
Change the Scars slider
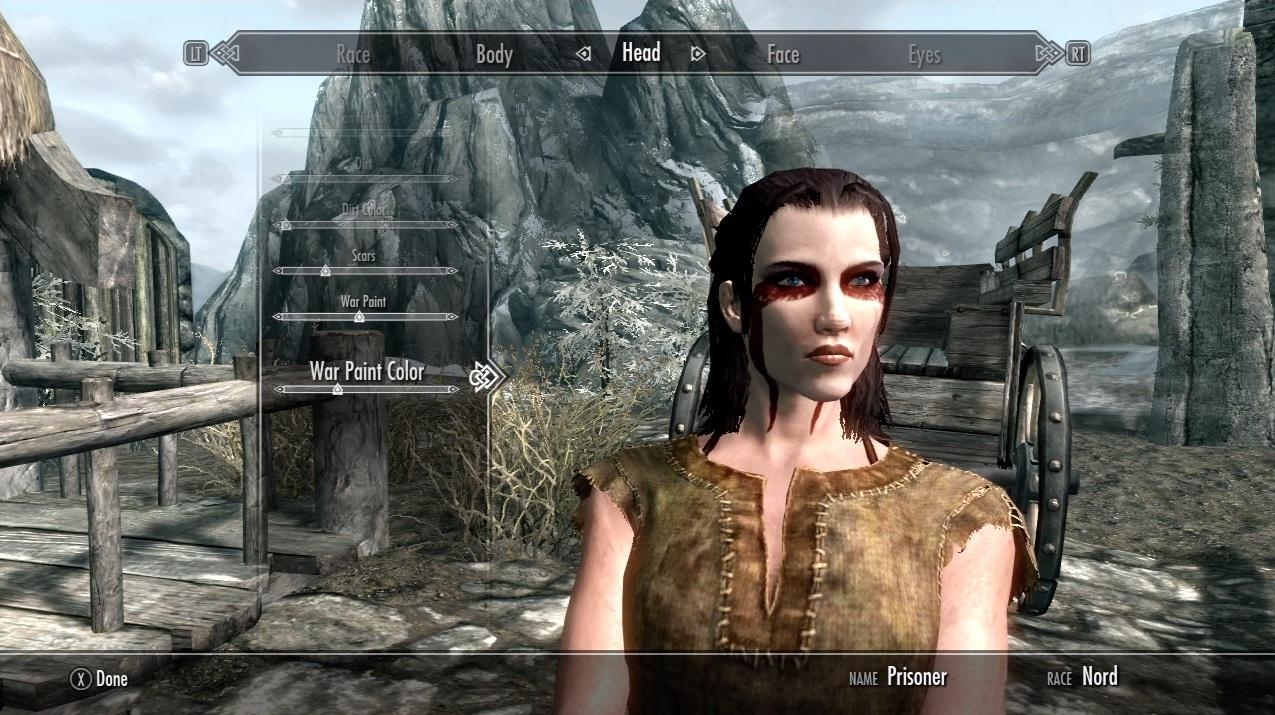(x=324, y=271)
